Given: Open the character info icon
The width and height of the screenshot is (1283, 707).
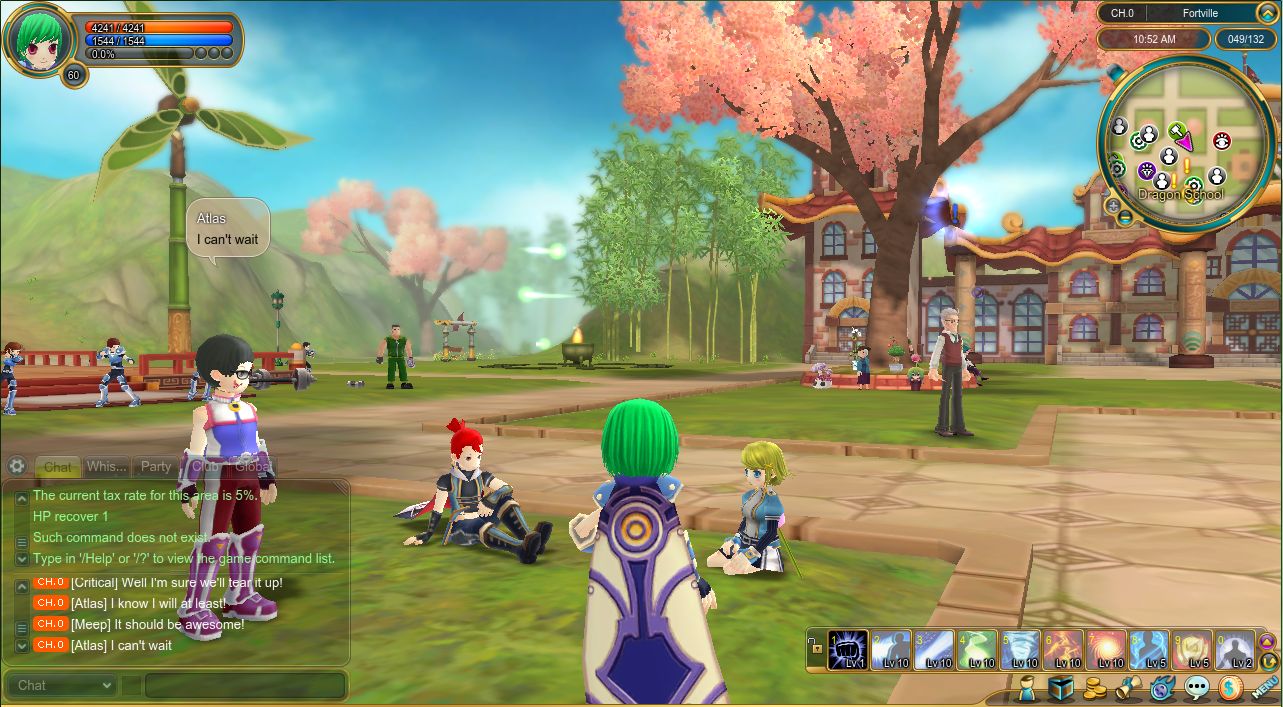Looking at the screenshot, I should point(1026,688).
